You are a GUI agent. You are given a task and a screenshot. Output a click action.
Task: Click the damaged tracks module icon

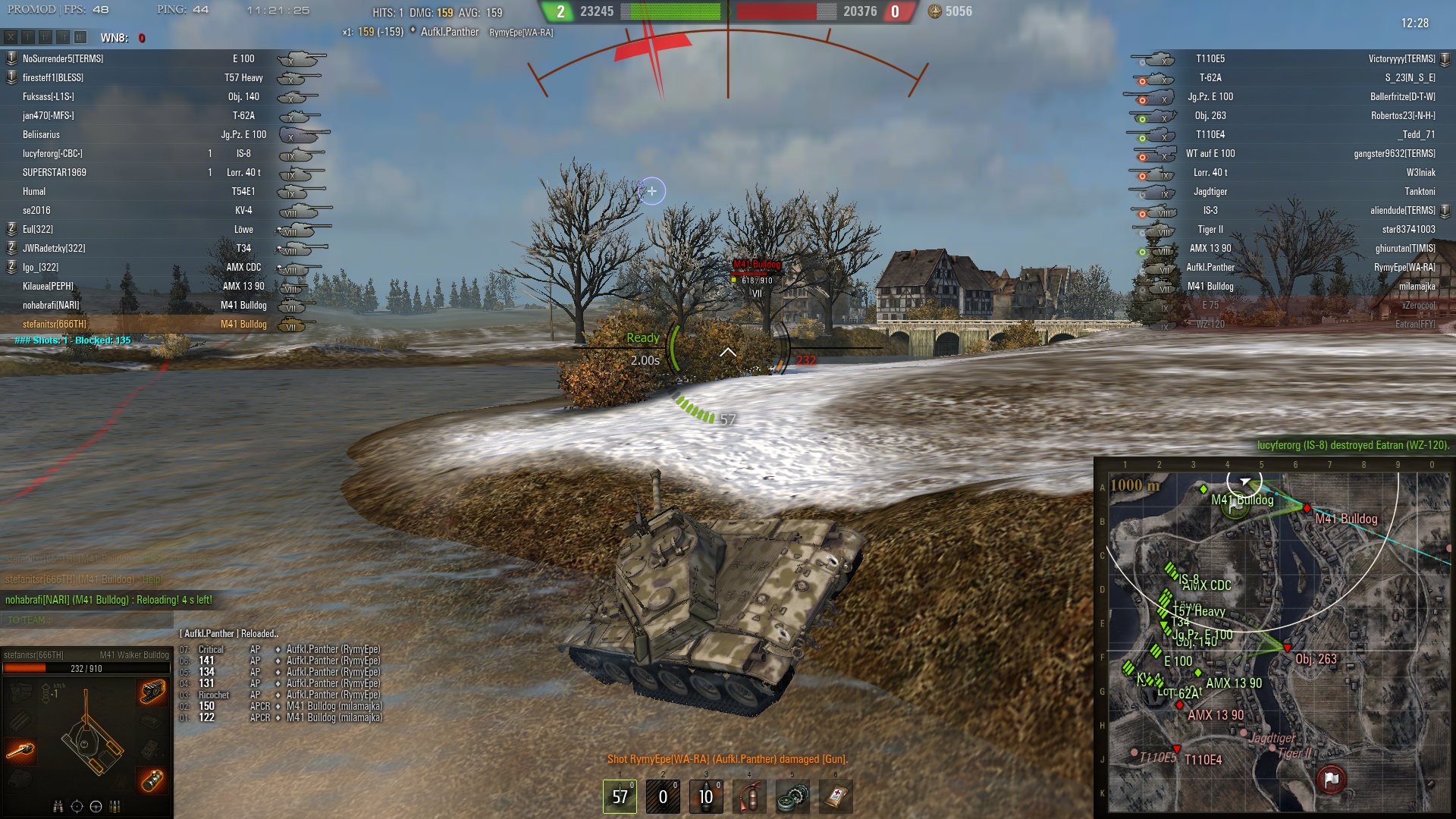click(x=152, y=691)
